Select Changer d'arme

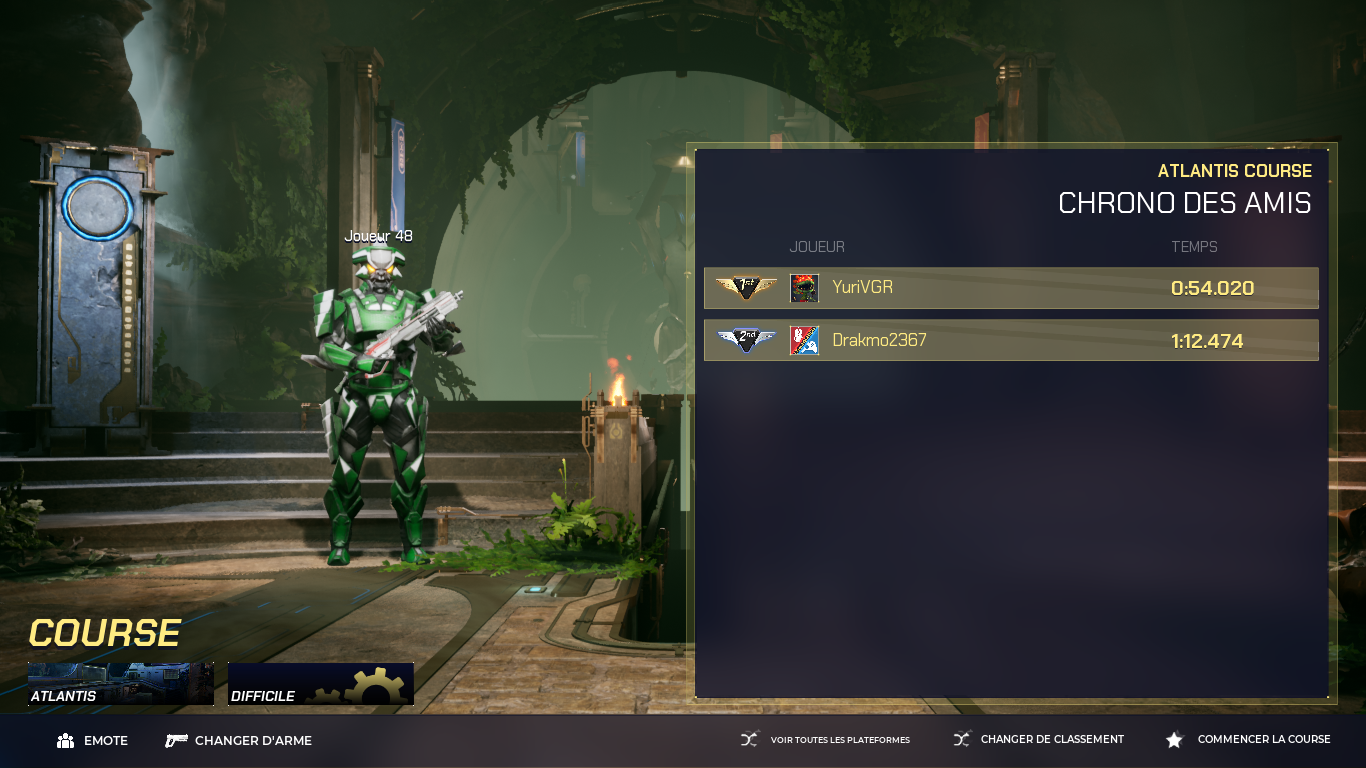[x=239, y=741]
